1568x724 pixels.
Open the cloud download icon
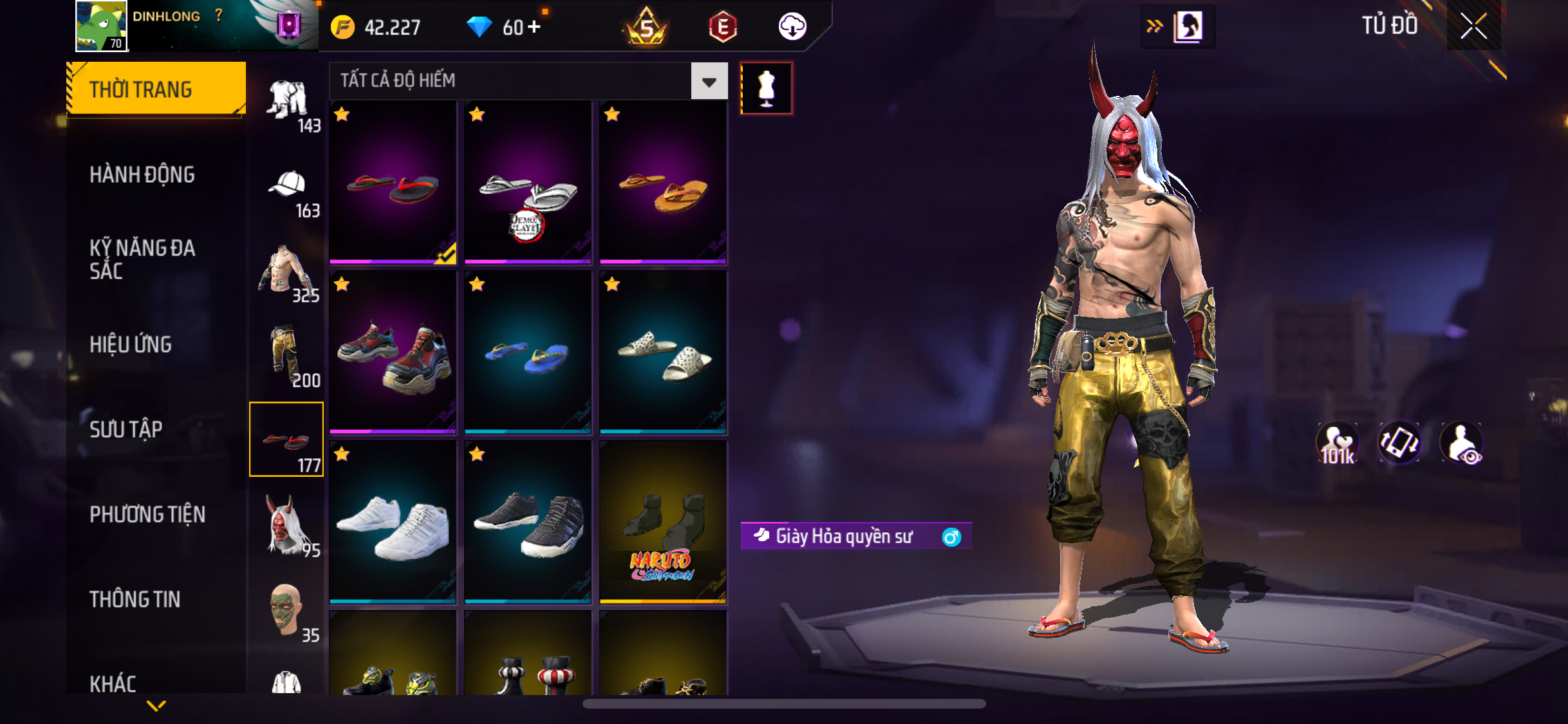point(792,27)
